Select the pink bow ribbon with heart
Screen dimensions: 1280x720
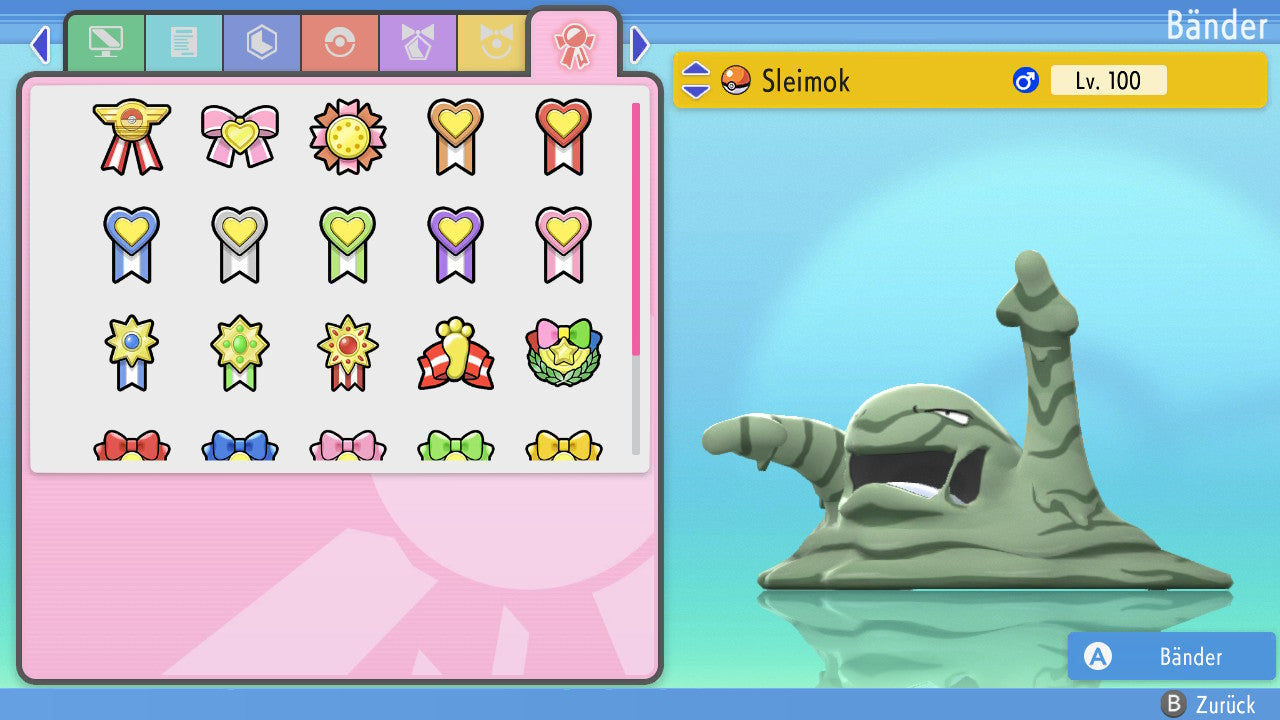(x=239, y=136)
